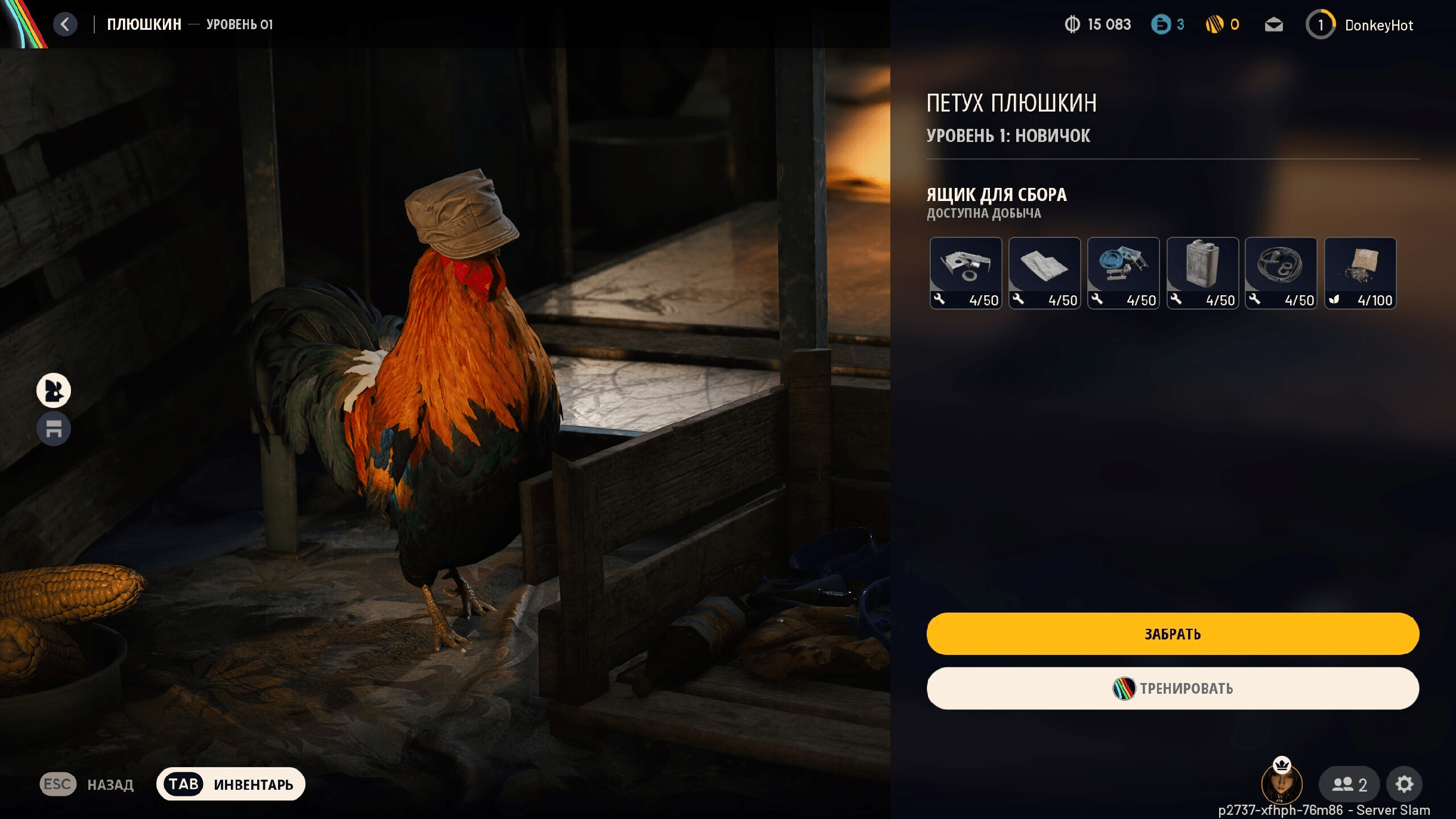This screenshot has height=819, width=1456.
Task: Switch to the rooster view tab
Action: [x=54, y=391]
